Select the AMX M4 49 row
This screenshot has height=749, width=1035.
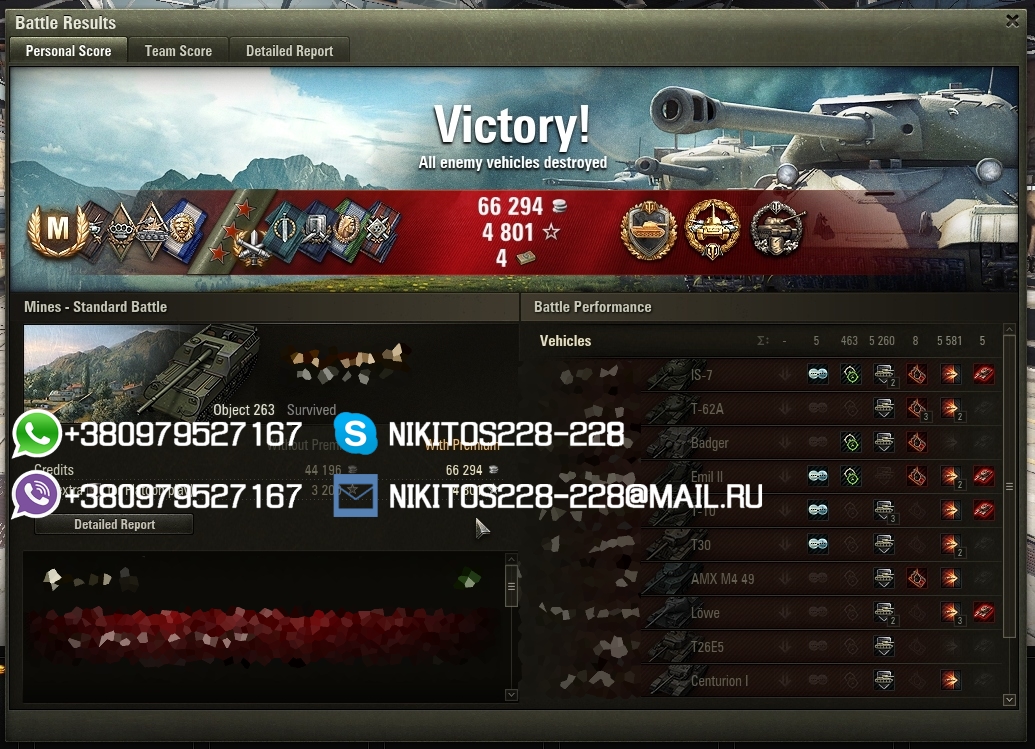[x=720, y=579]
